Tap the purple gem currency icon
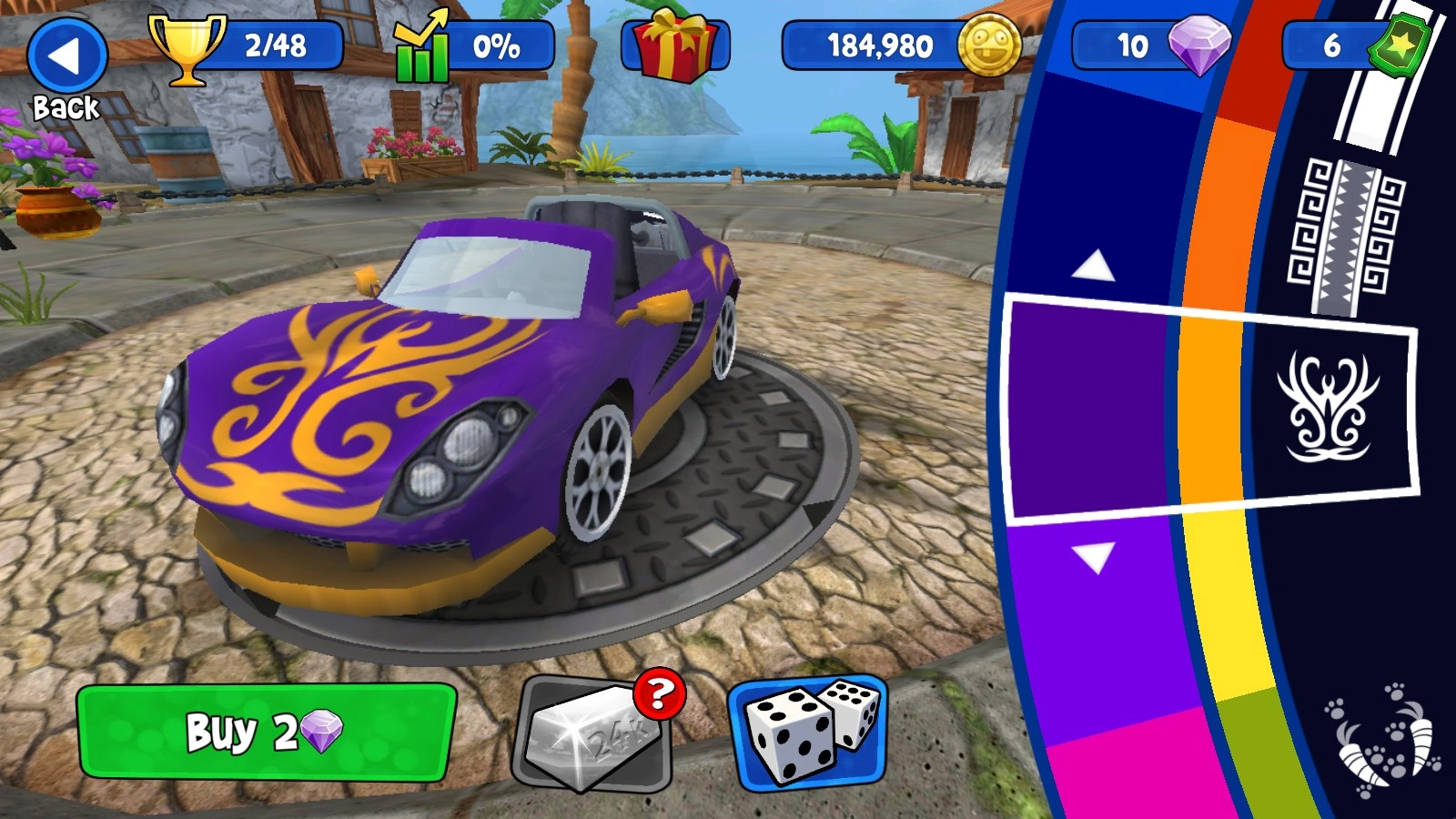1456x819 pixels. click(x=1198, y=44)
